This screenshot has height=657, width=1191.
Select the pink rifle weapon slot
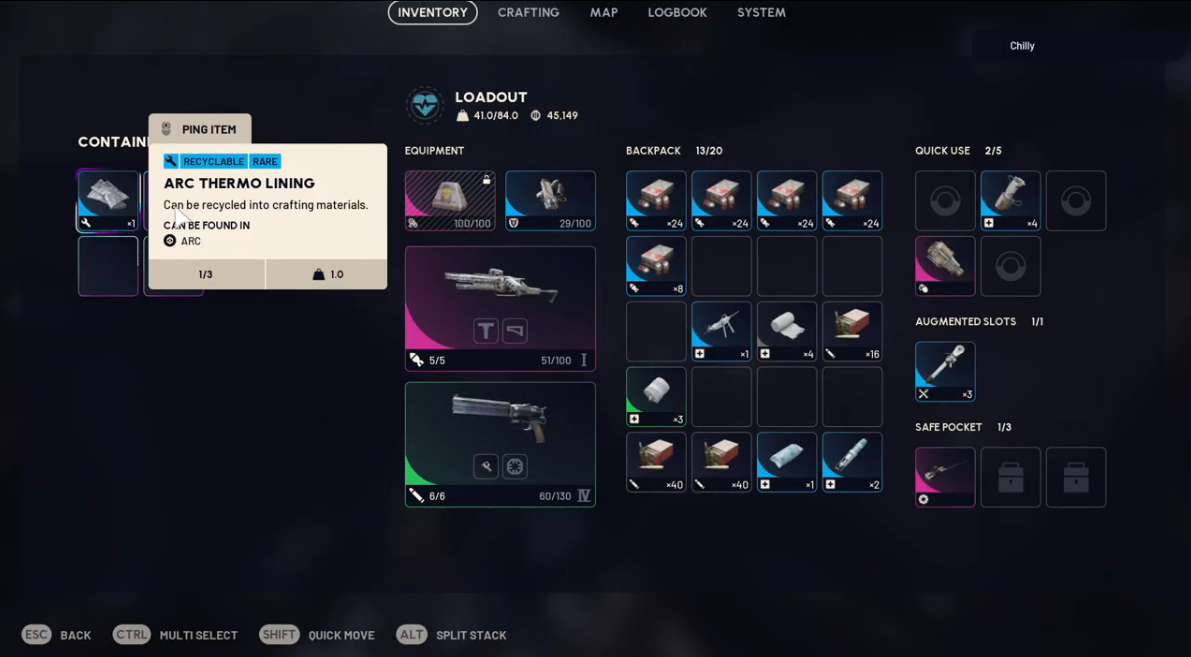pos(500,308)
